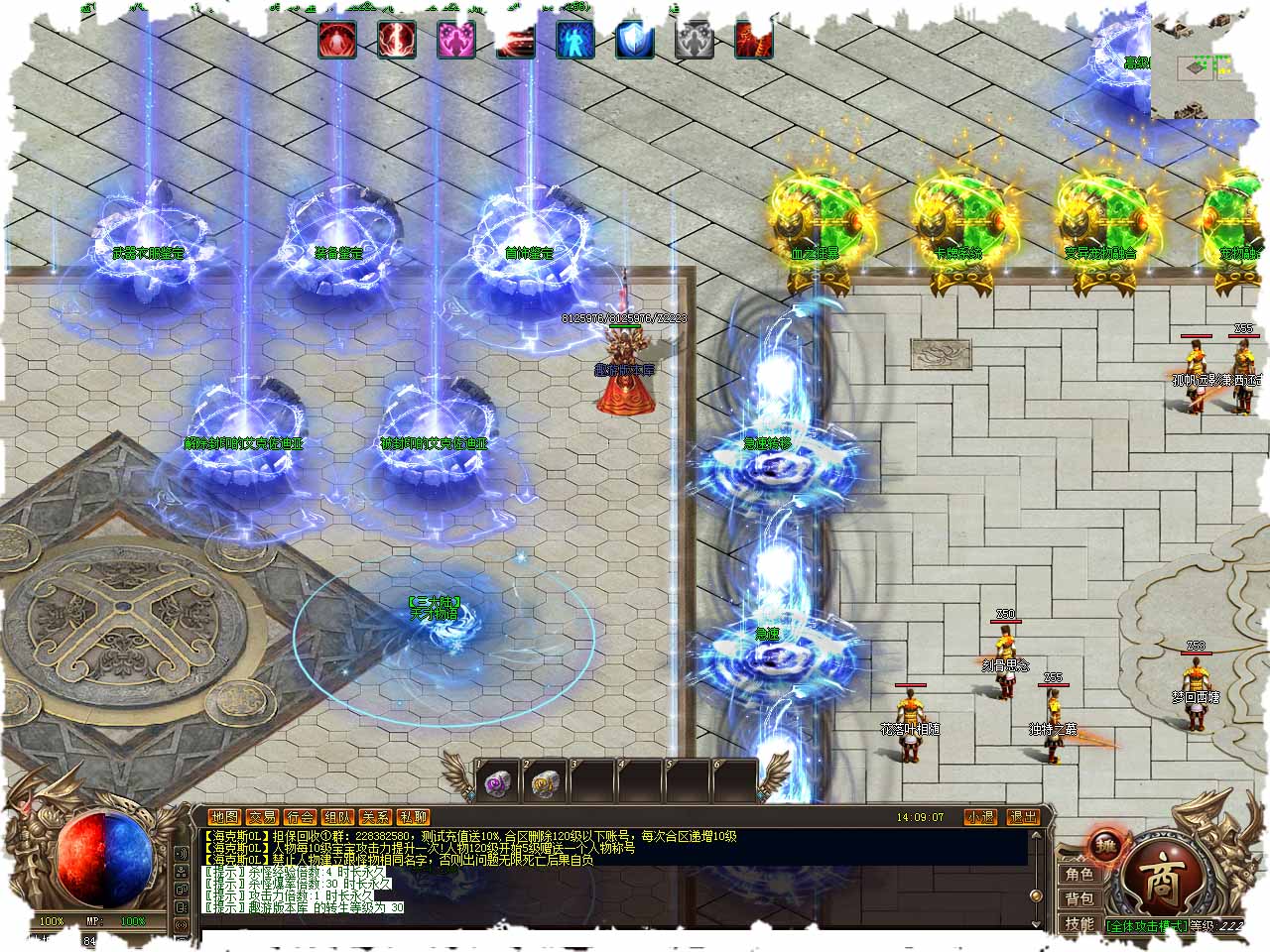This screenshot has height=952, width=1270.
Task: Select the purple-gem item in hotbar slot 1
Action: 496,783
